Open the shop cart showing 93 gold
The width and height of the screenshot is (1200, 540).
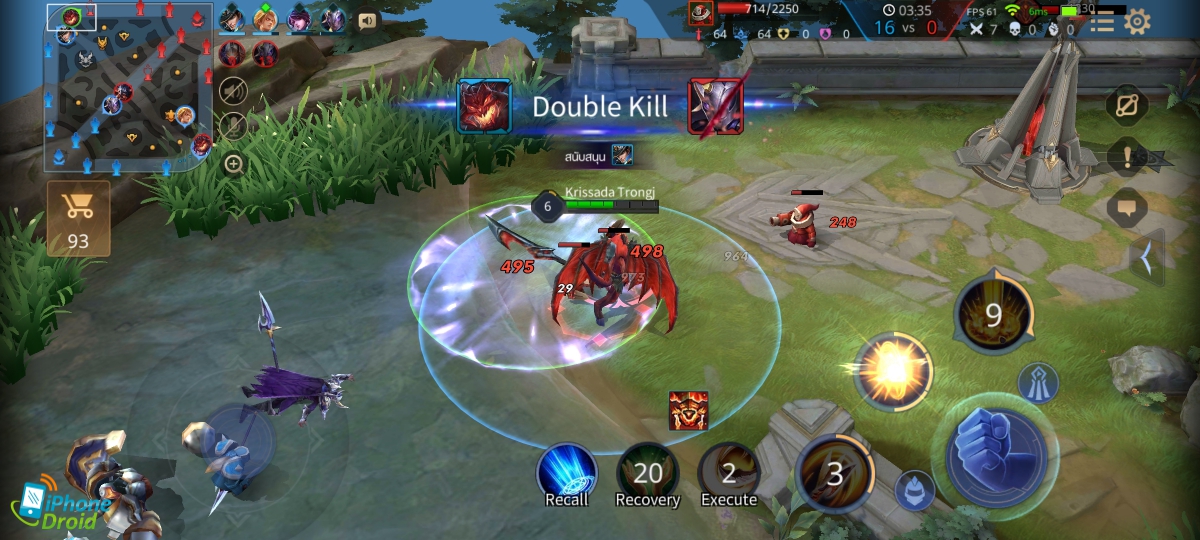pyautogui.click(x=78, y=218)
